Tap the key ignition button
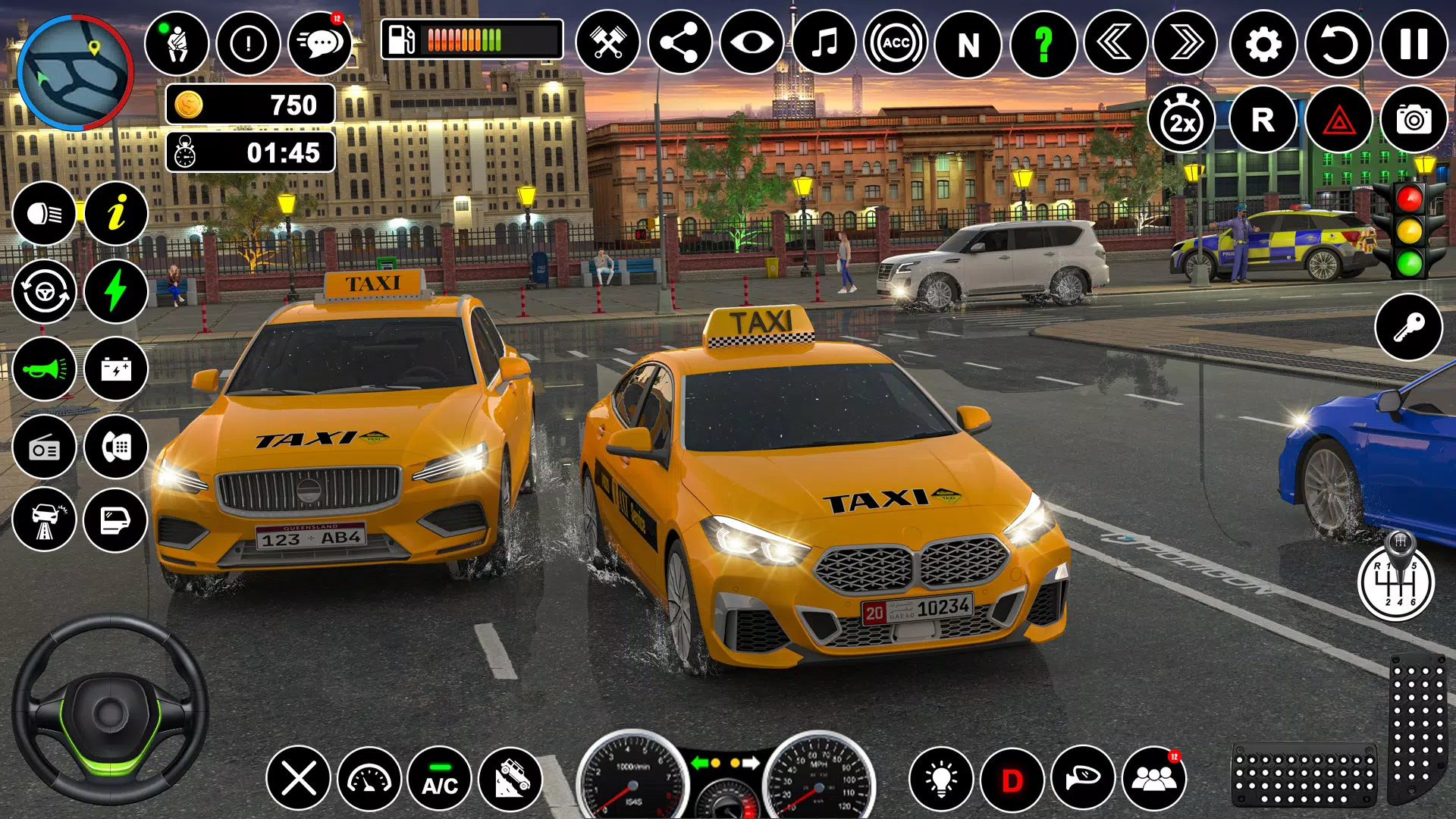Image resolution: width=1456 pixels, height=819 pixels. 1408,328
